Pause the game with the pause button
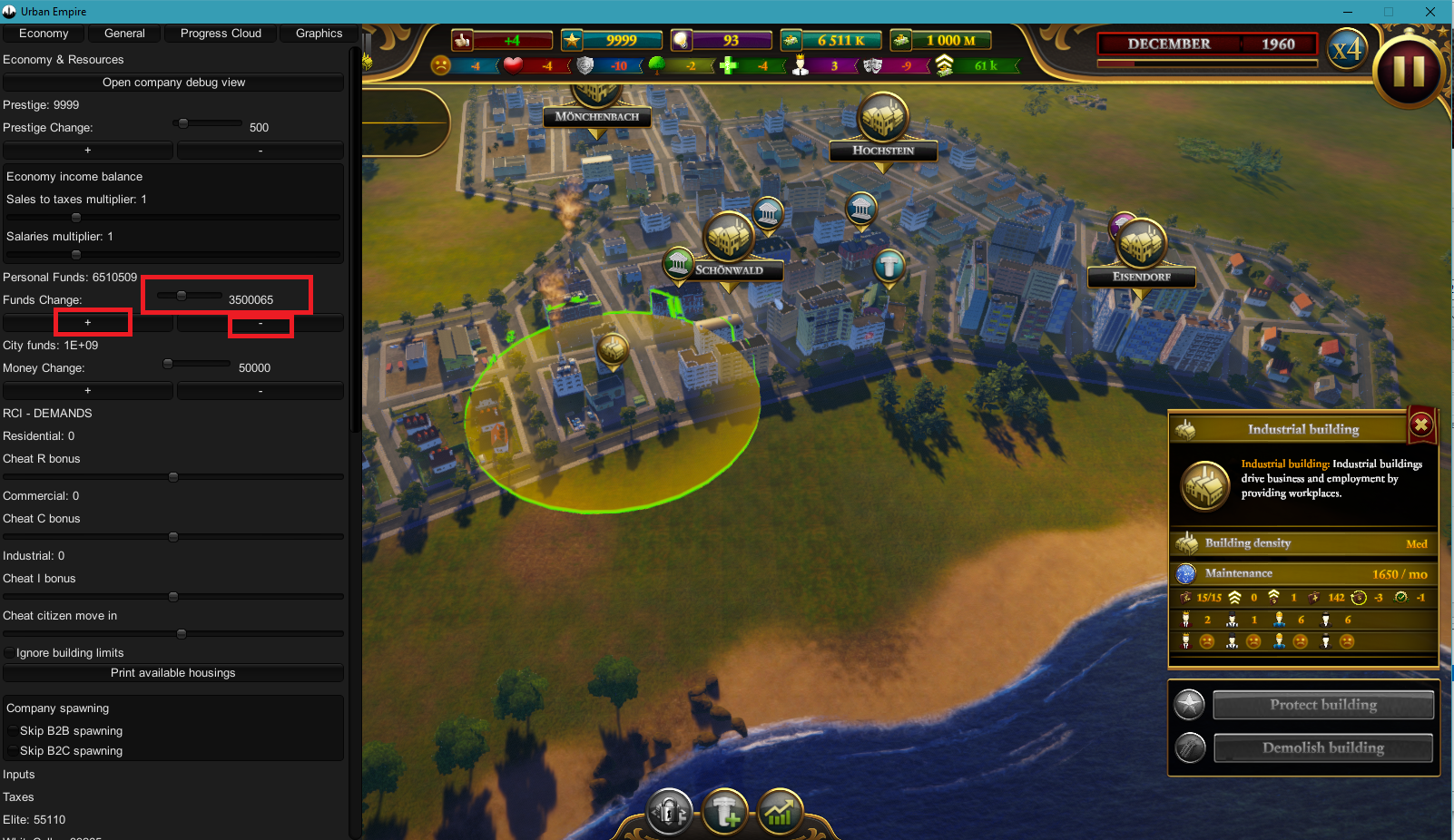The image size is (1454, 840). click(1409, 71)
